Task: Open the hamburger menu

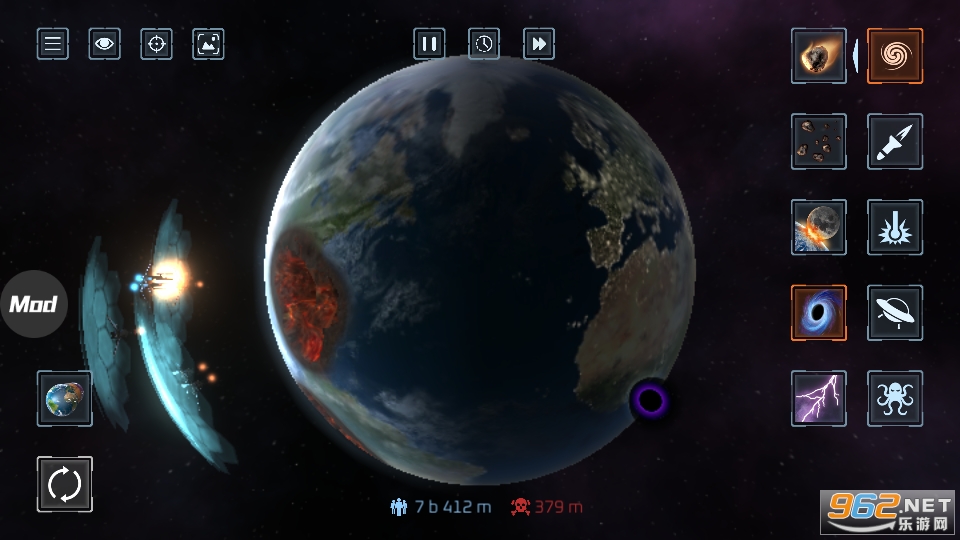Action: click(53, 44)
